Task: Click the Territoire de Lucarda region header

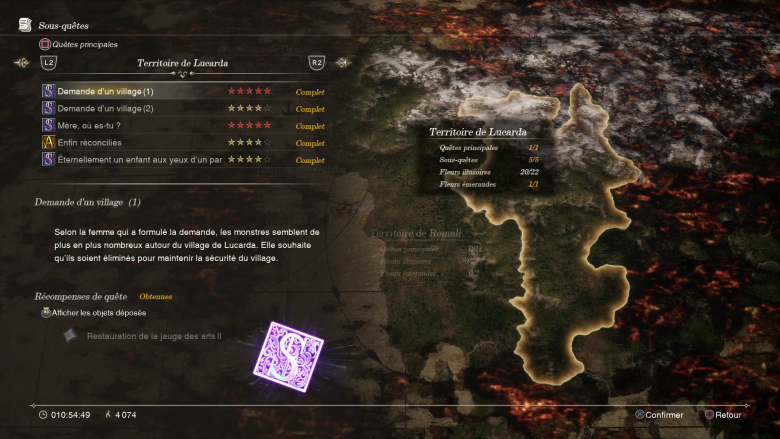Action: (x=181, y=63)
